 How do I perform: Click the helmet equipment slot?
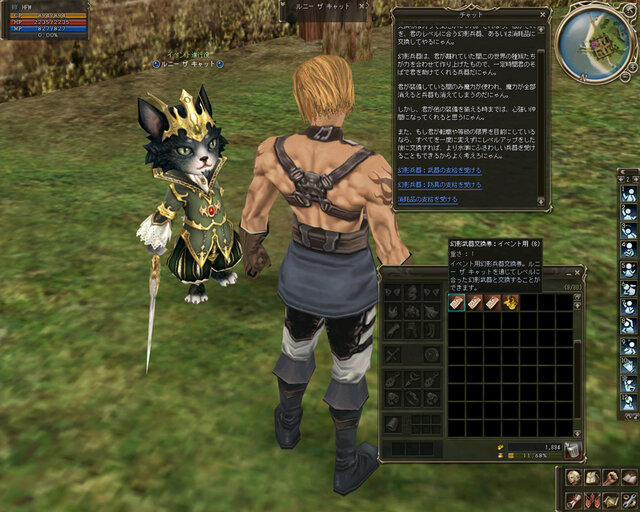coord(411,291)
